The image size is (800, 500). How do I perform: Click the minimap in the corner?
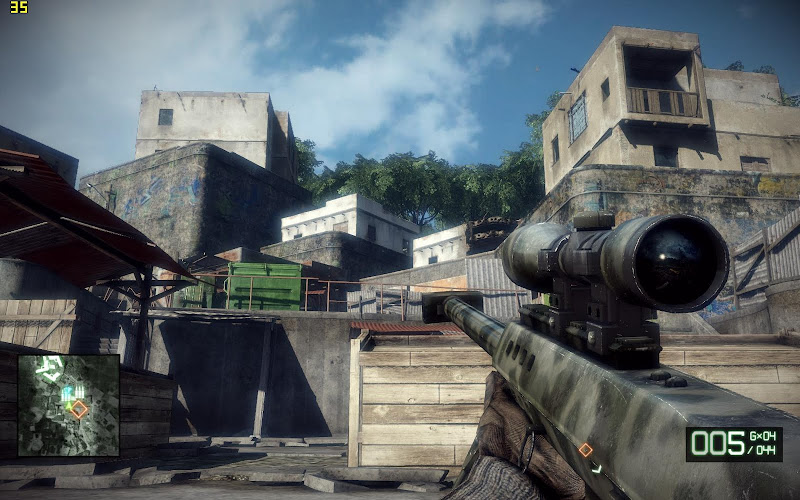(x=68, y=404)
